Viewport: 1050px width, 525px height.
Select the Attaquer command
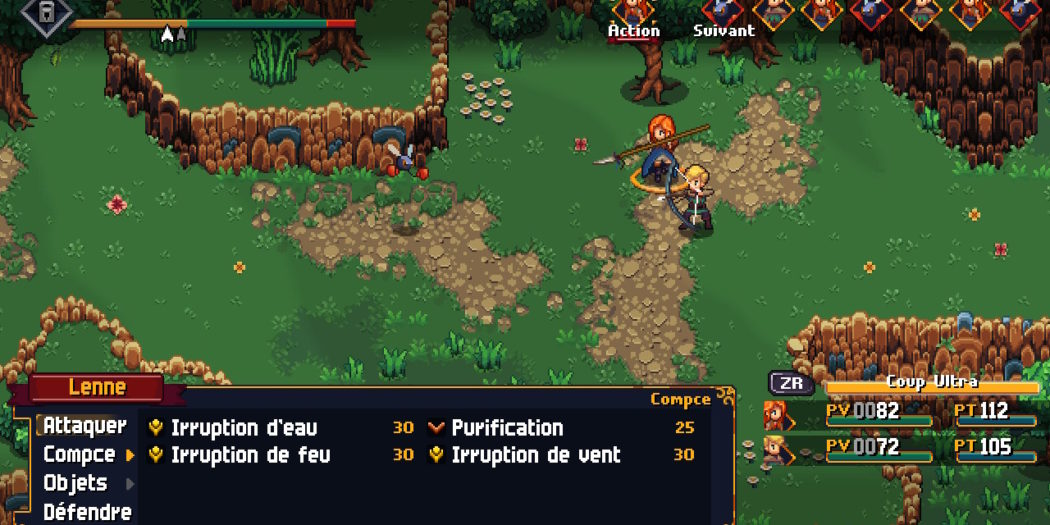pos(84,426)
